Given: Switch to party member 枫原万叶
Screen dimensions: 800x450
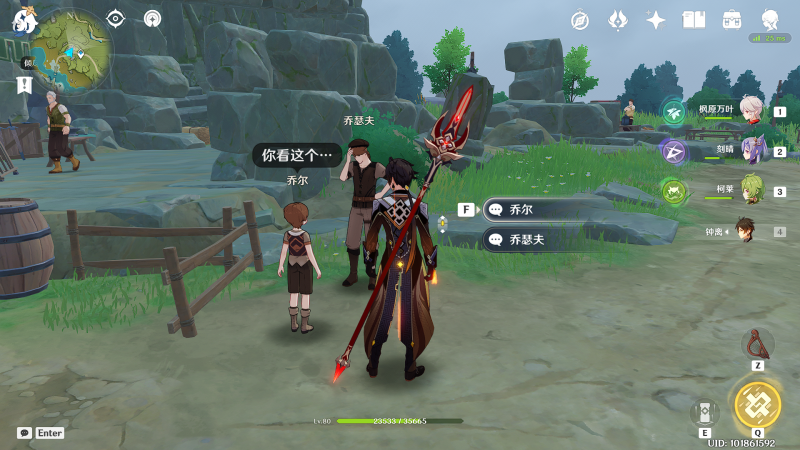Looking at the screenshot, I should pos(751,109).
